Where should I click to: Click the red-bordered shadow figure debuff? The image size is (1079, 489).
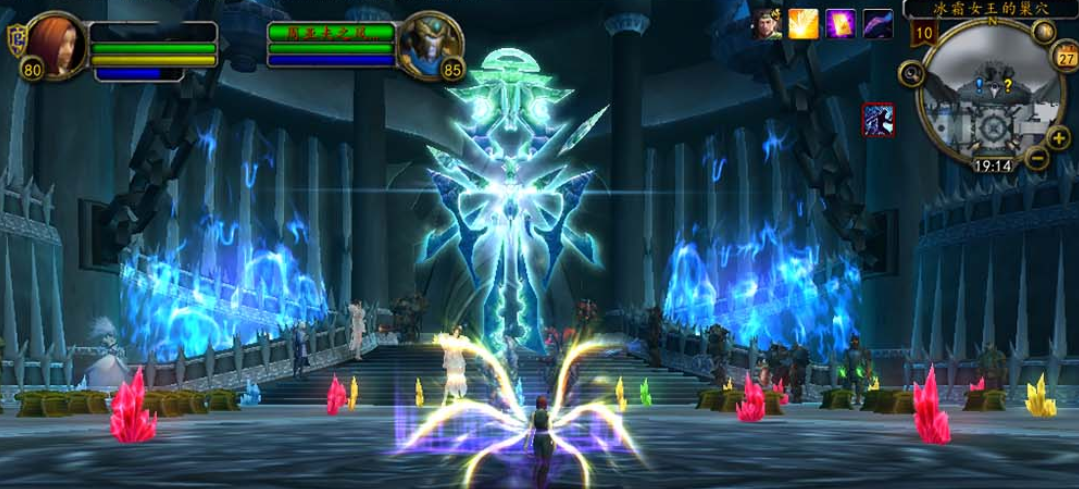878,120
